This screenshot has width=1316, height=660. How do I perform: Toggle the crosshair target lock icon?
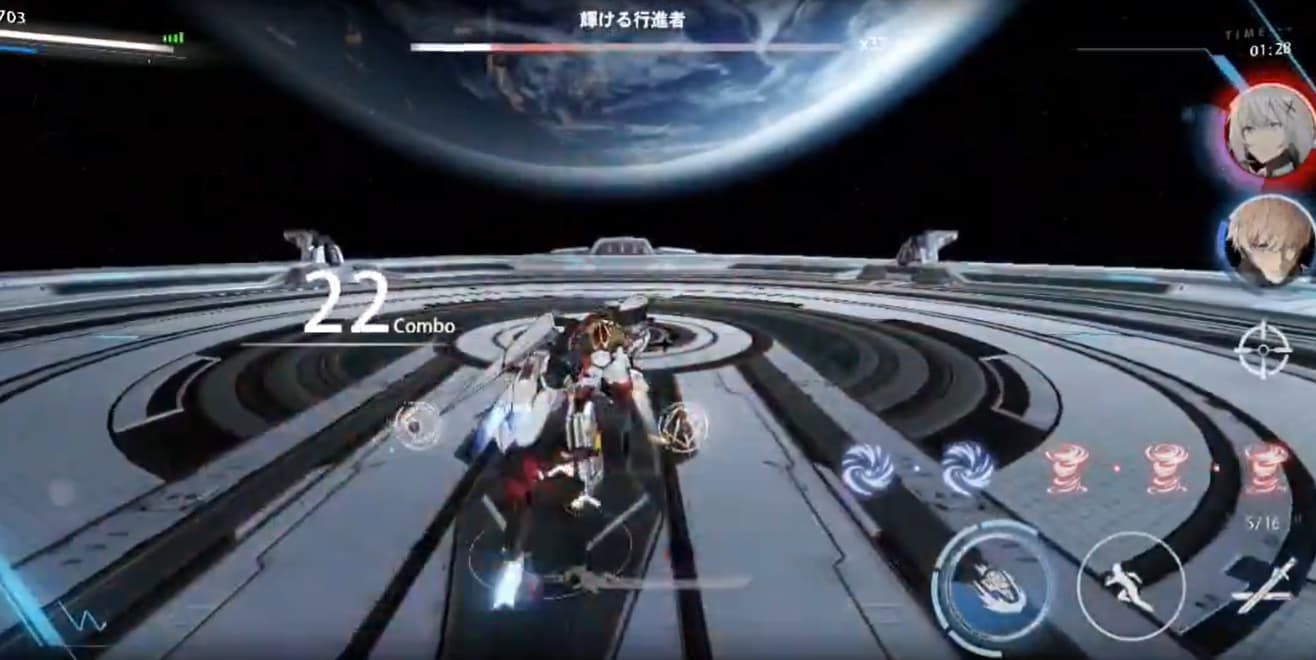[1264, 349]
